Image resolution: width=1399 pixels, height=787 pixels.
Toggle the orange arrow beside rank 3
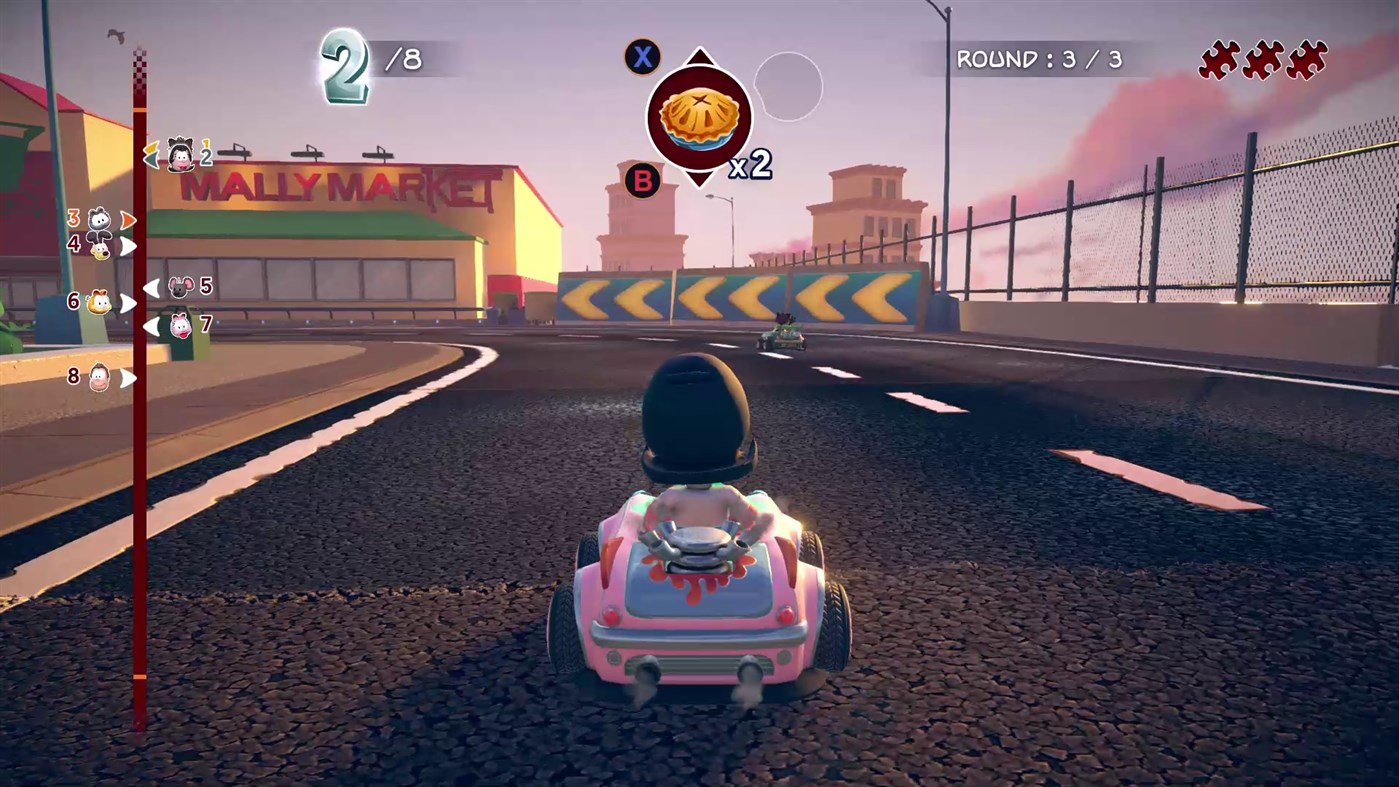127,218
